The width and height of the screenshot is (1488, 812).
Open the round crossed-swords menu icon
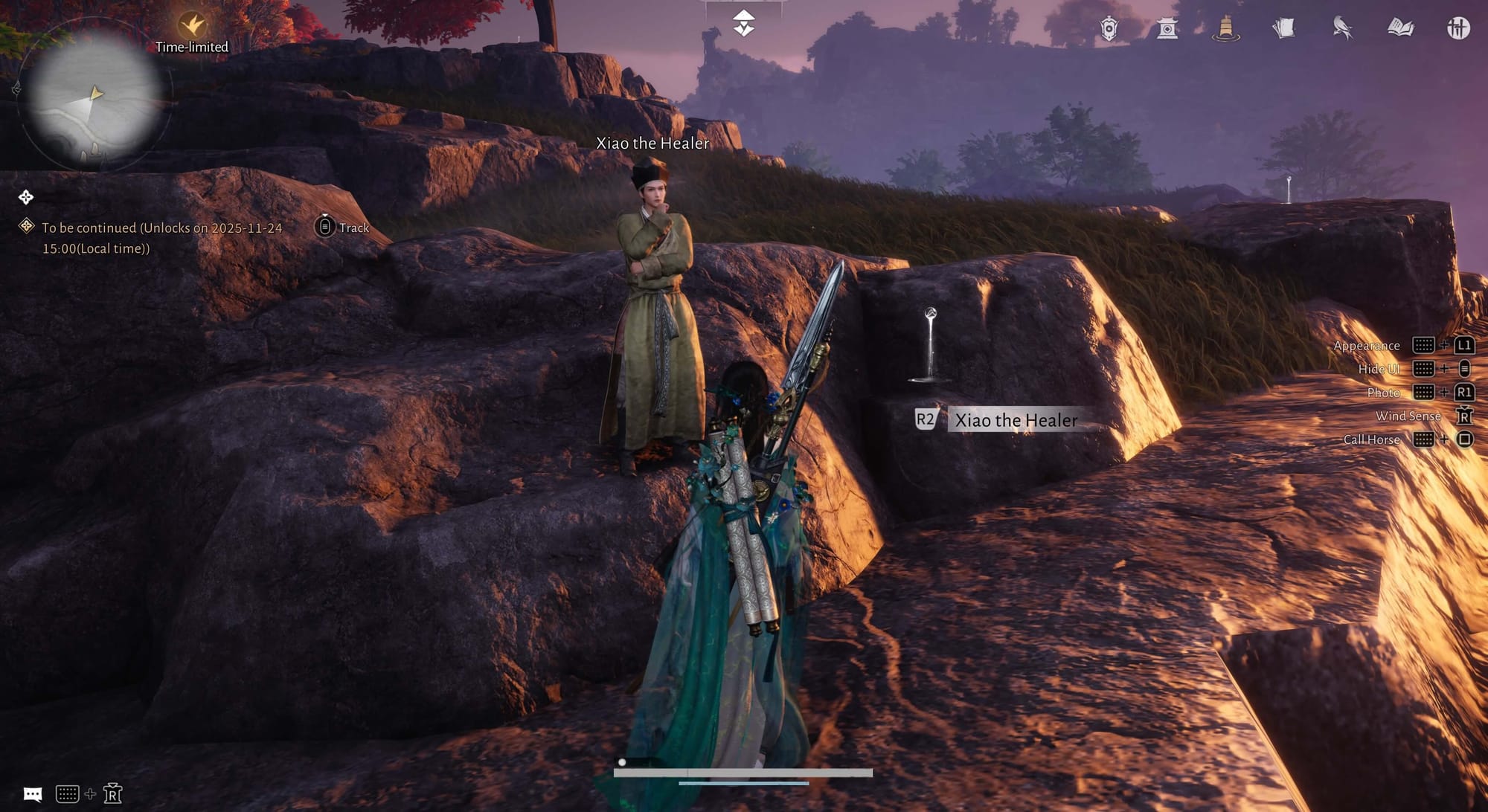coord(1458,29)
